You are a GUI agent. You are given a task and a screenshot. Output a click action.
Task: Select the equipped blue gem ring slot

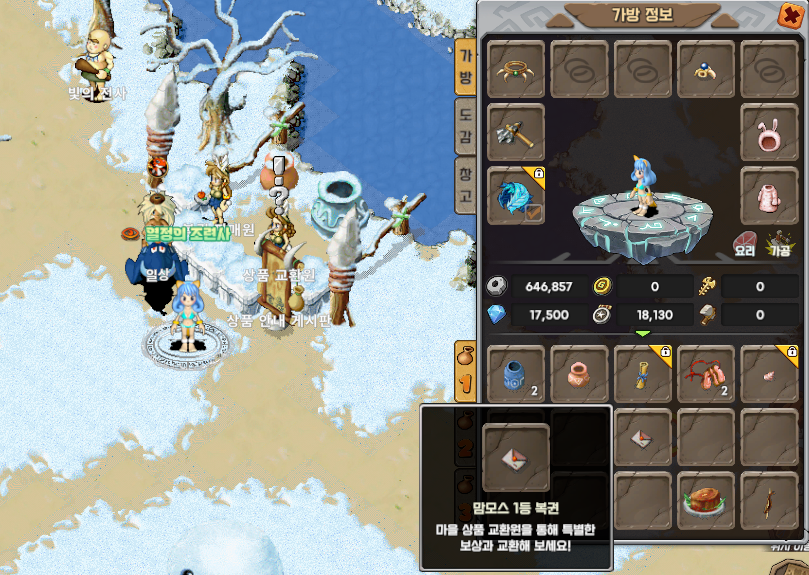pyautogui.click(x=707, y=69)
